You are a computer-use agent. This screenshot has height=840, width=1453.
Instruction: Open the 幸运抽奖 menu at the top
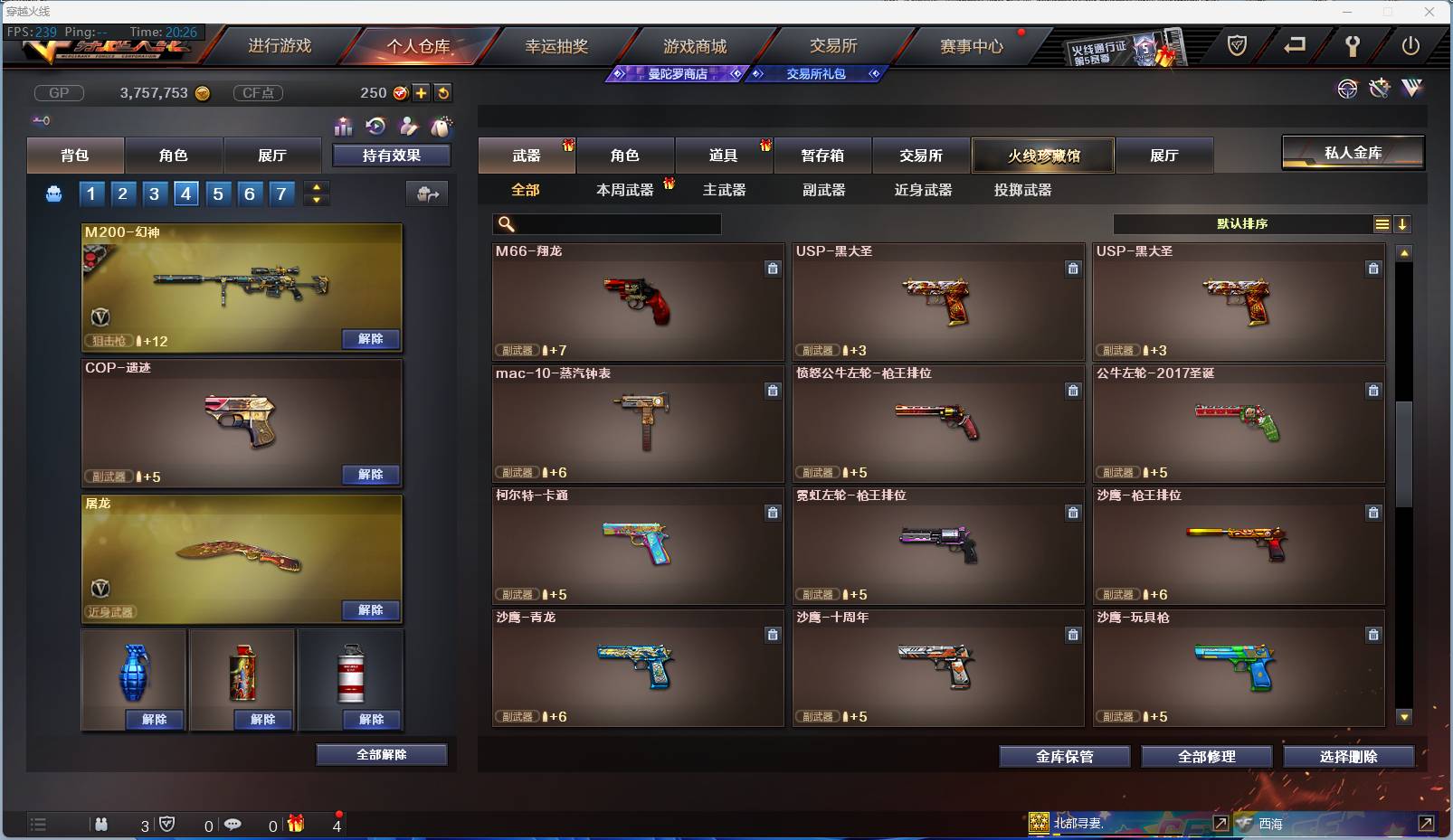[558, 45]
